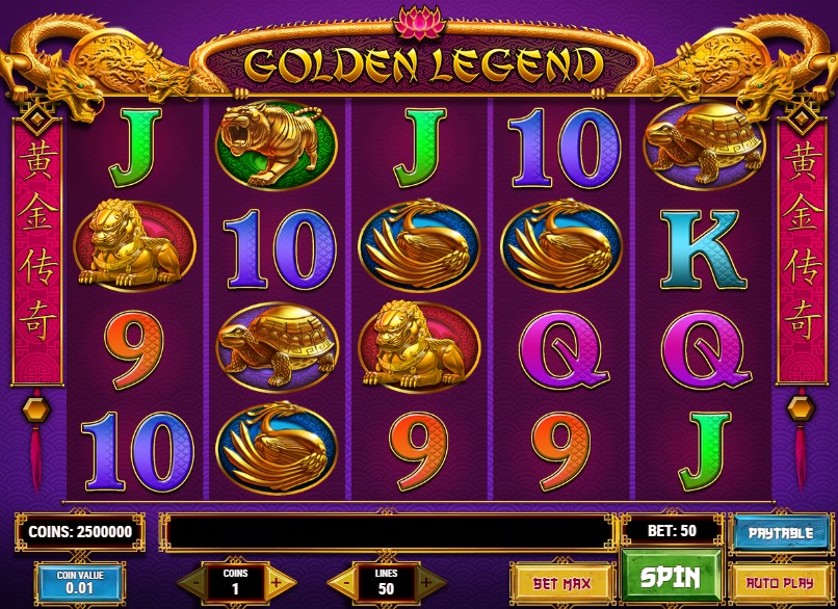Image resolution: width=838 pixels, height=609 pixels.
Task: Change the Coin Value setting
Action: pos(80,582)
